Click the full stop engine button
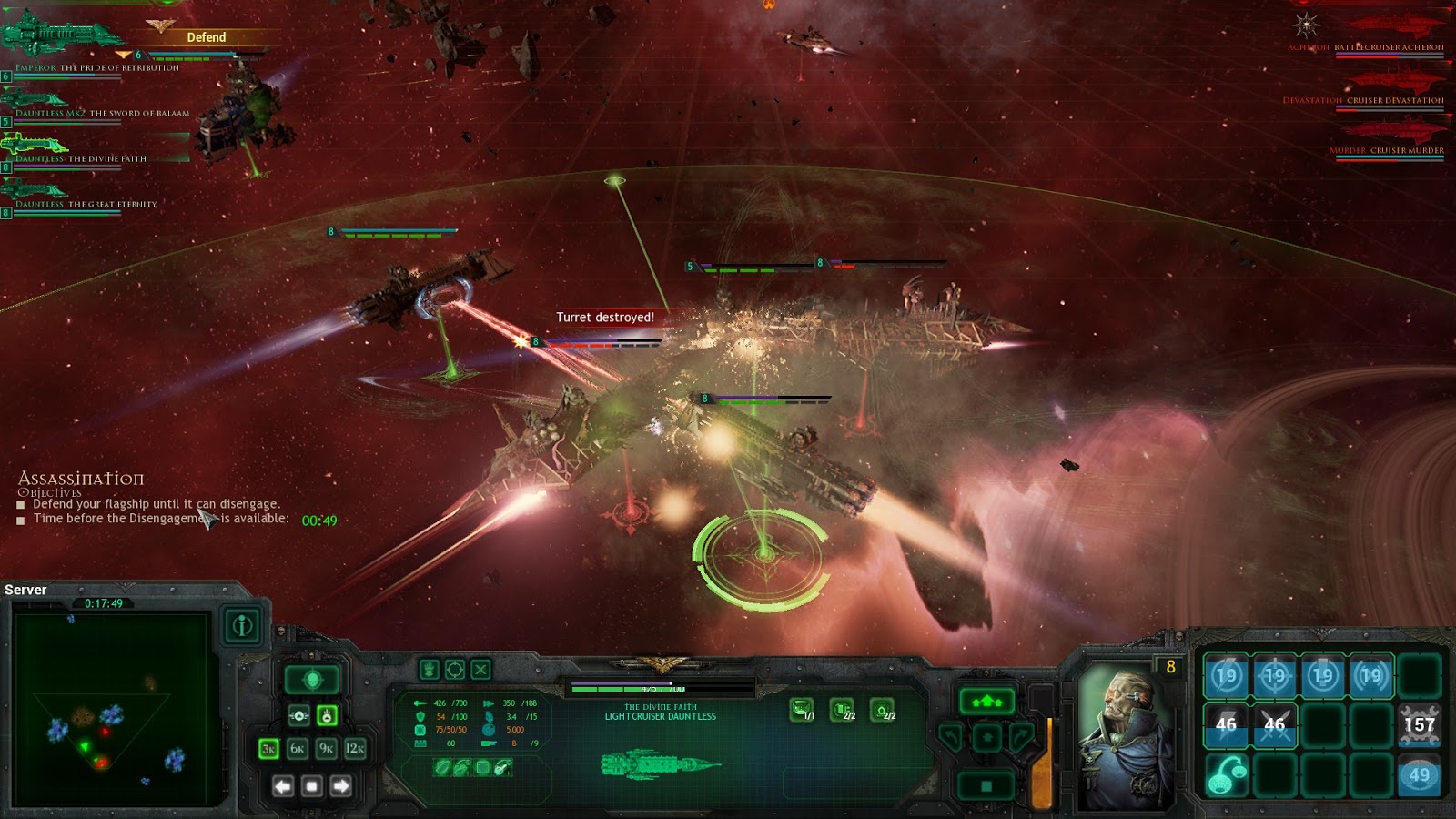Screen dimensions: 1456x819 pyautogui.click(x=986, y=785)
